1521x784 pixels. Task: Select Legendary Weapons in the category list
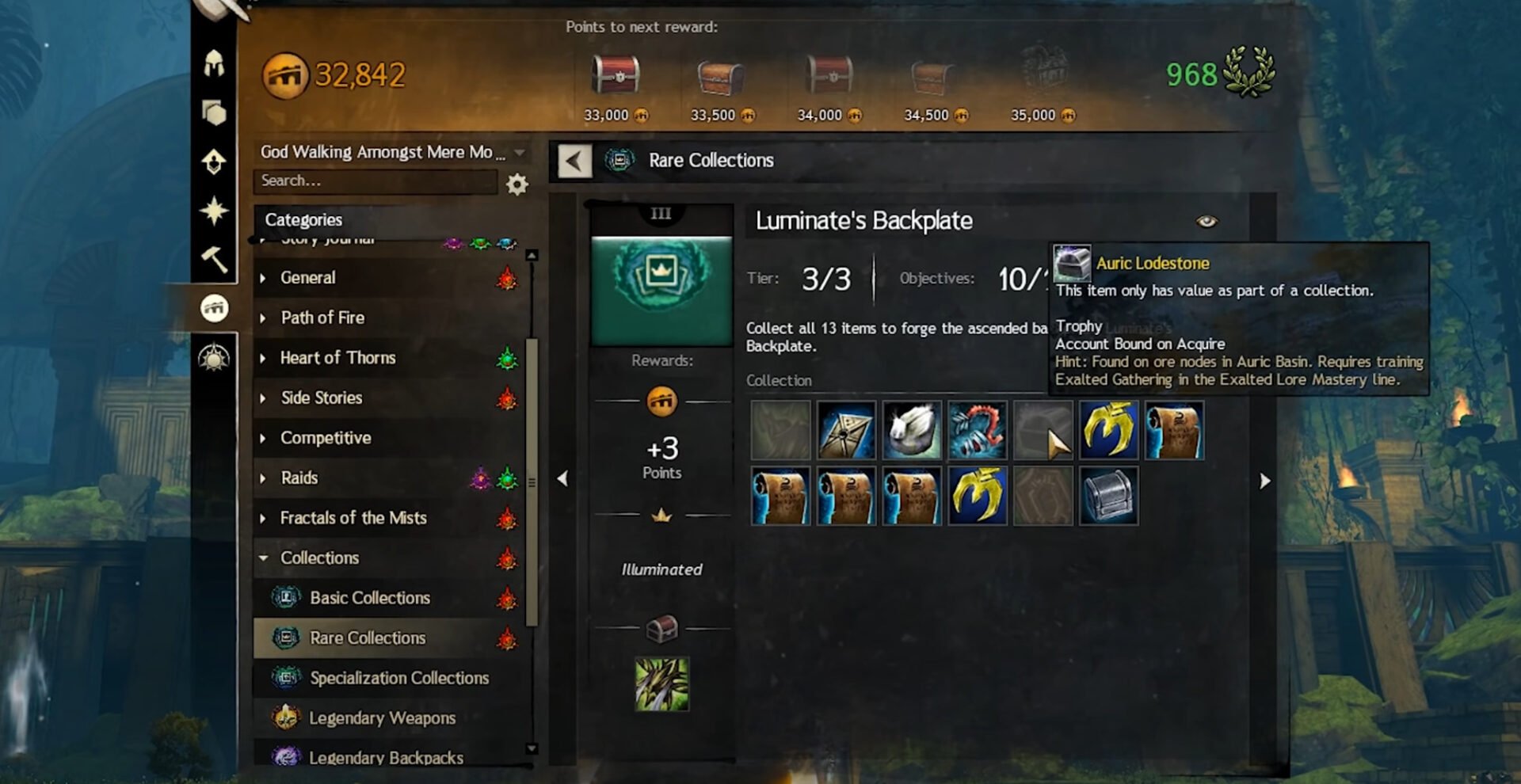click(382, 718)
